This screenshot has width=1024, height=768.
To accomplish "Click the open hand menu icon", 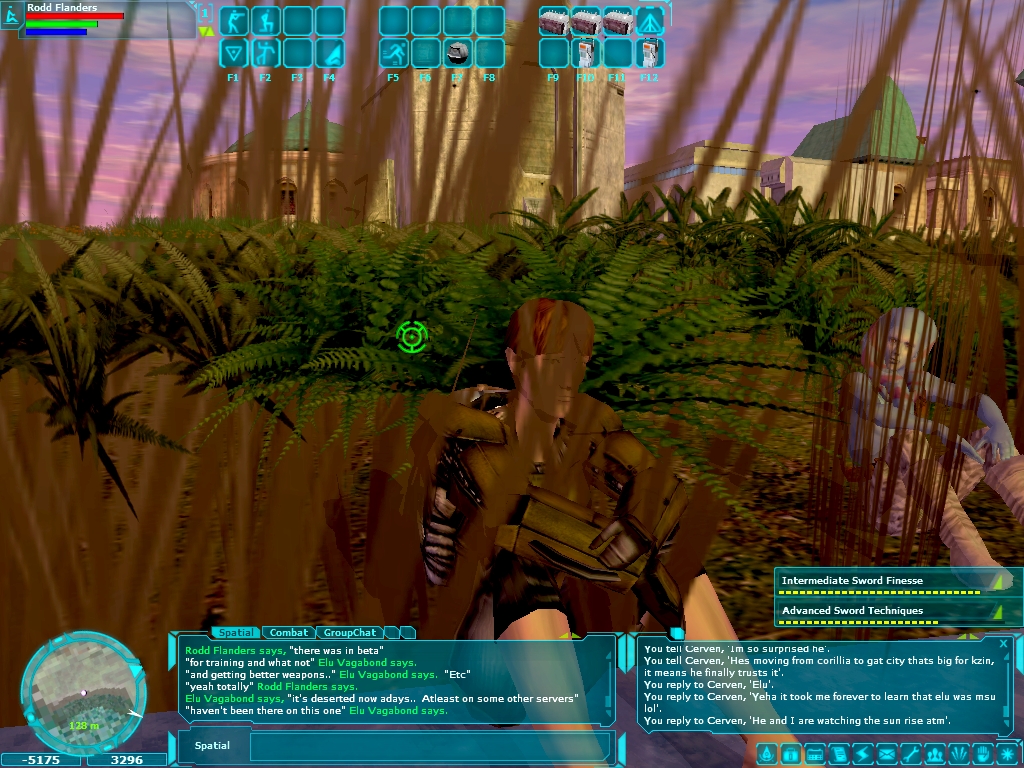I will coord(983,754).
